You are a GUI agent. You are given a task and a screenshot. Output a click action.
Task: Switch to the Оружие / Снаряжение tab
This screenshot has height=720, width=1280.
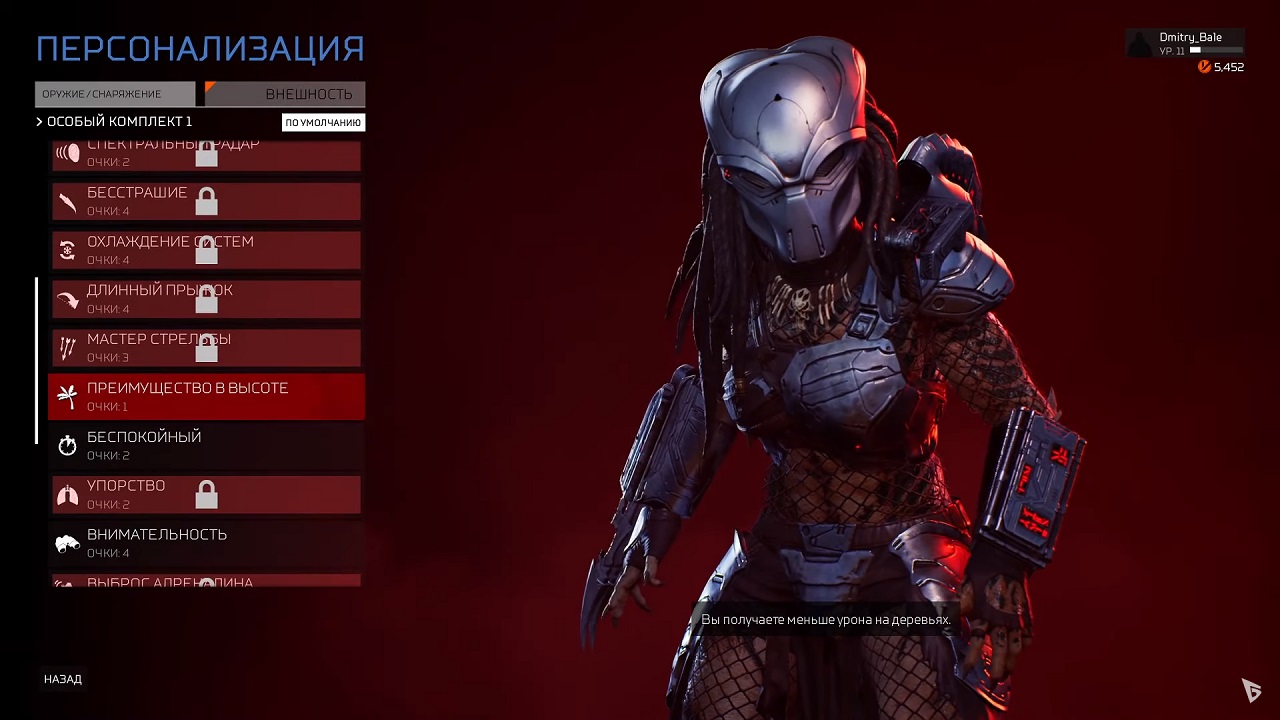coord(115,94)
